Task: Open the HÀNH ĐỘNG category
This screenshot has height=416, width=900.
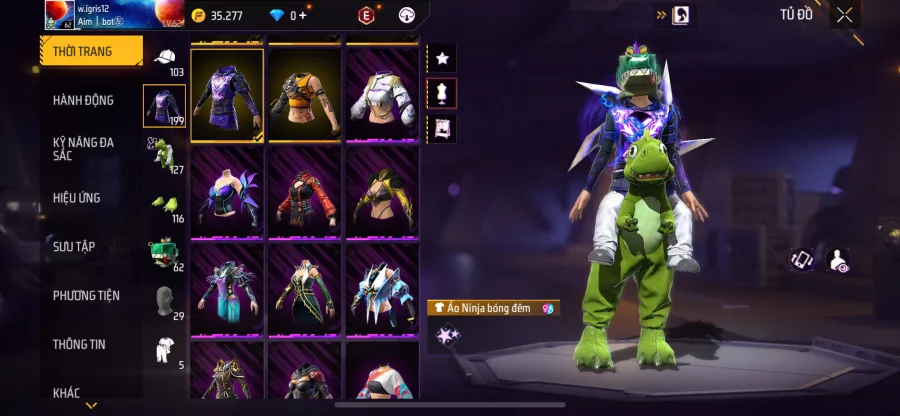Action: click(x=84, y=100)
